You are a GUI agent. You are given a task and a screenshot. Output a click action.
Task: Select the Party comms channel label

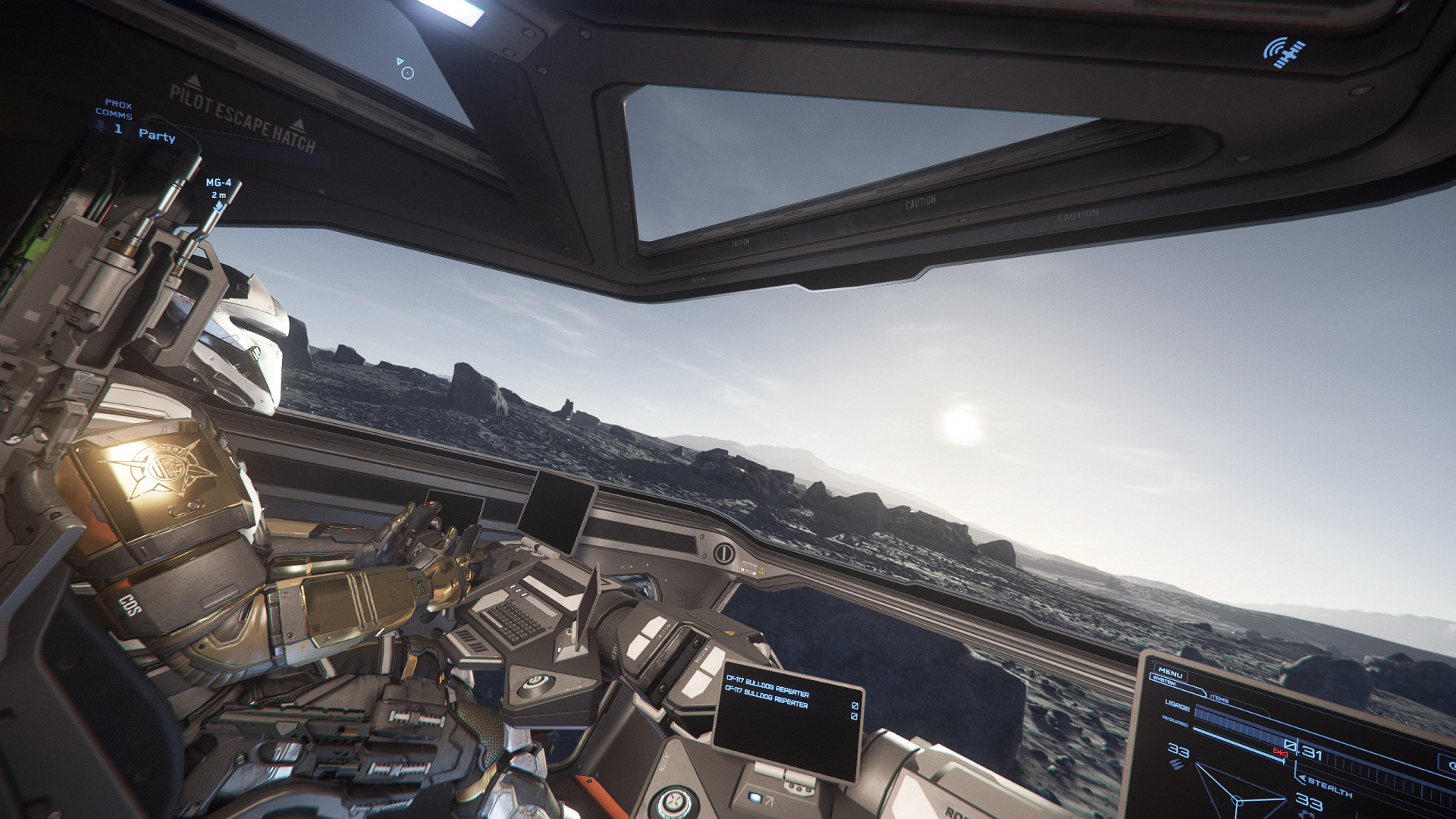157,136
